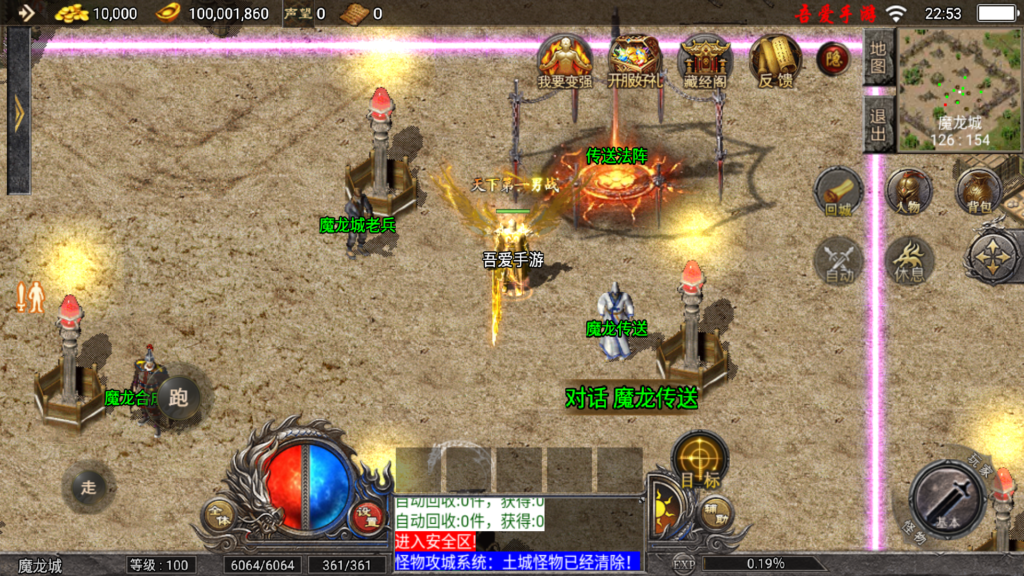This screenshot has height=576, width=1024.
Task: Open the 设置 settings button
Action: [367, 515]
